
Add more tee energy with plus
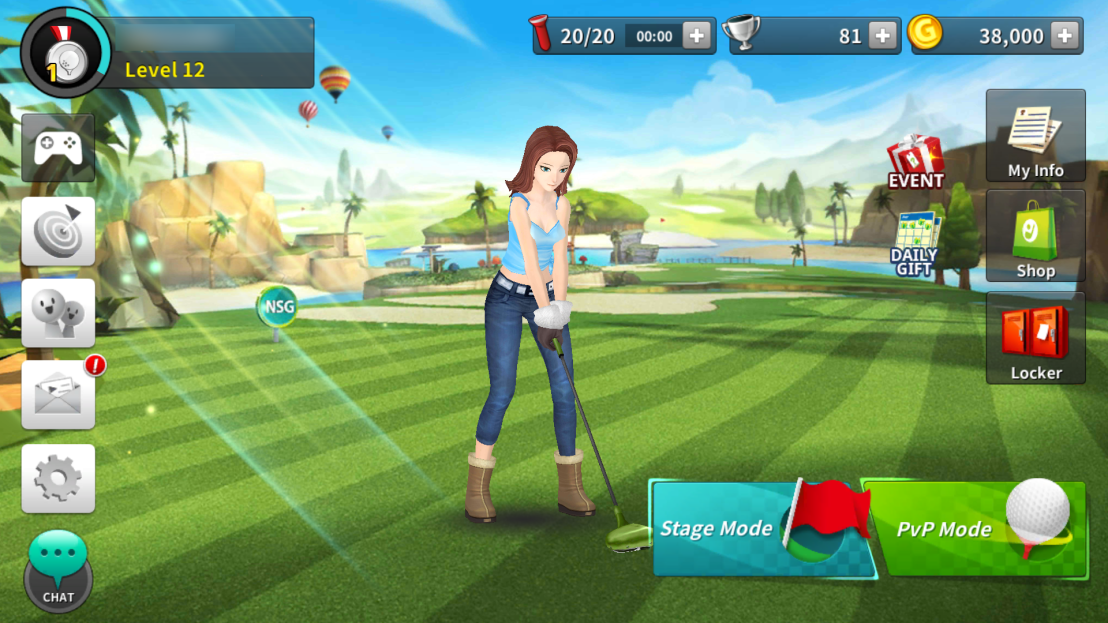pyautogui.click(x=697, y=36)
